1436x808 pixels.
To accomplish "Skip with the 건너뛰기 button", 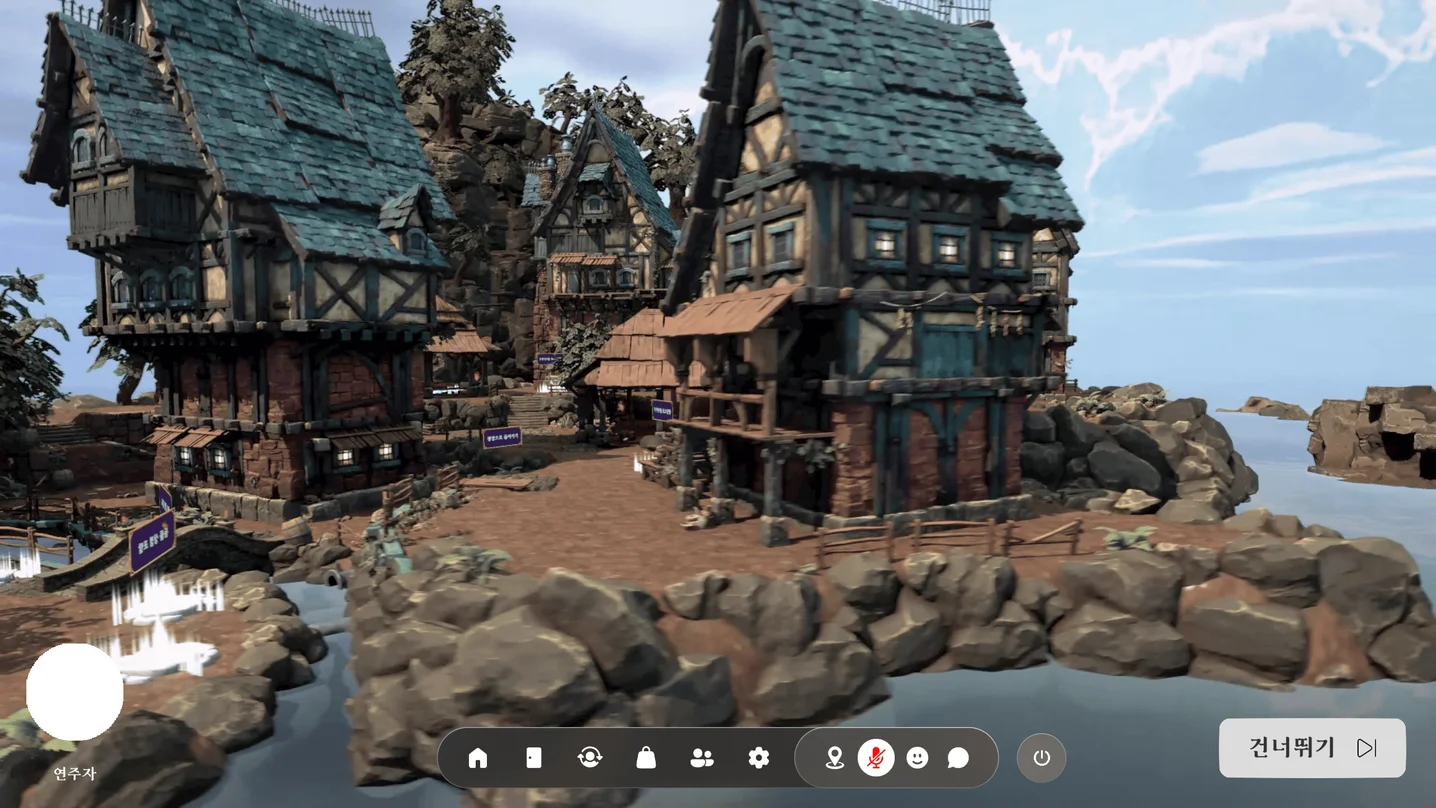I will (x=1312, y=748).
